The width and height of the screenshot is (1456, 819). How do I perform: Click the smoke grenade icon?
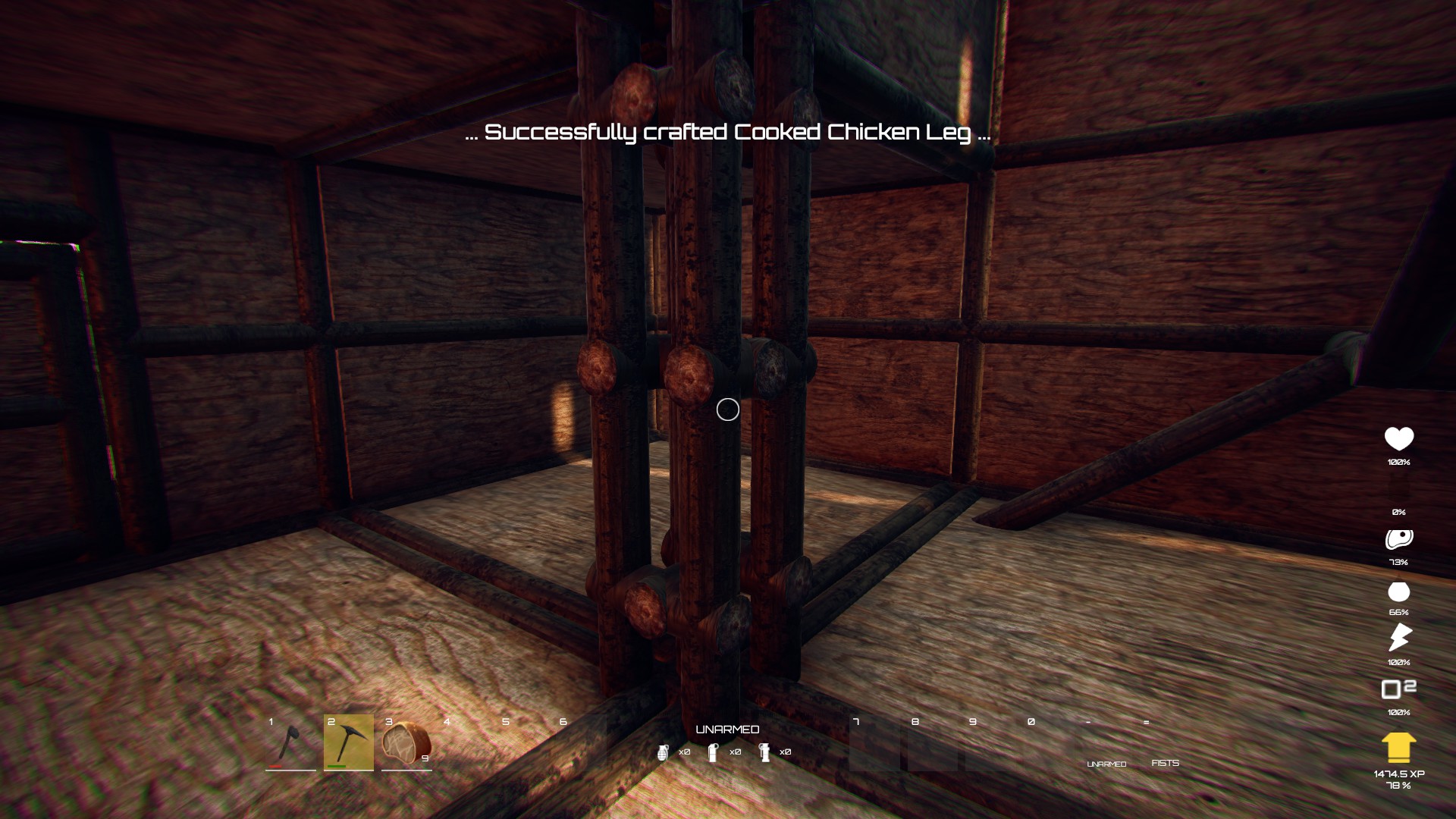[x=766, y=753]
